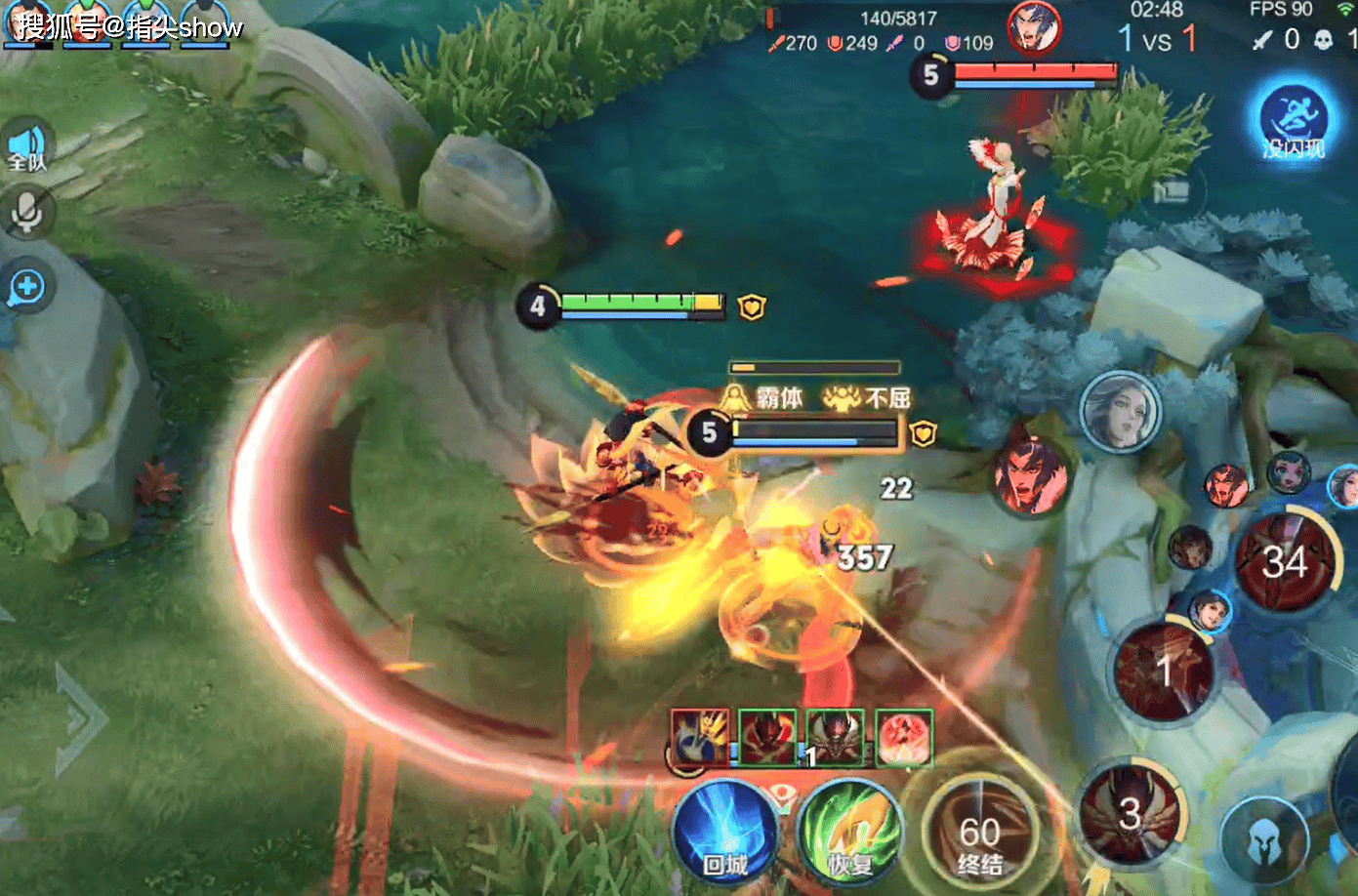Viewport: 1358px width, 896px height.
Task: Open the quick chat plus bubble
Action: pyautogui.click(x=27, y=287)
